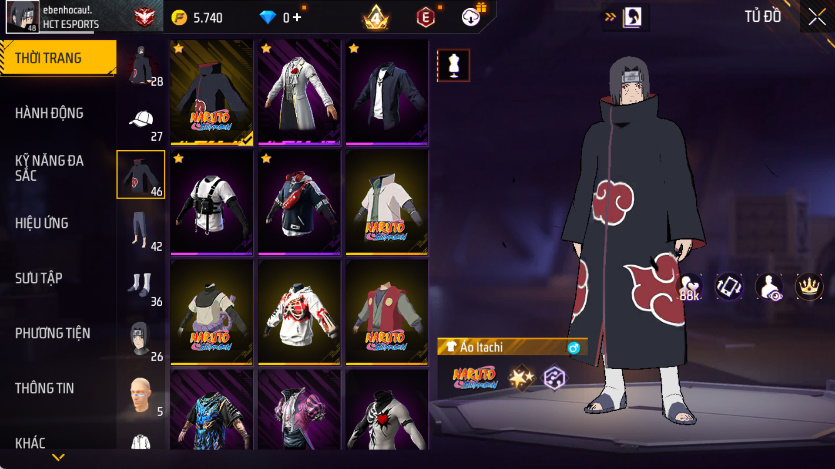Choose the red Naruto vest top
This screenshot has height=469, width=835.
pyautogui.click(x=387, y=312)
